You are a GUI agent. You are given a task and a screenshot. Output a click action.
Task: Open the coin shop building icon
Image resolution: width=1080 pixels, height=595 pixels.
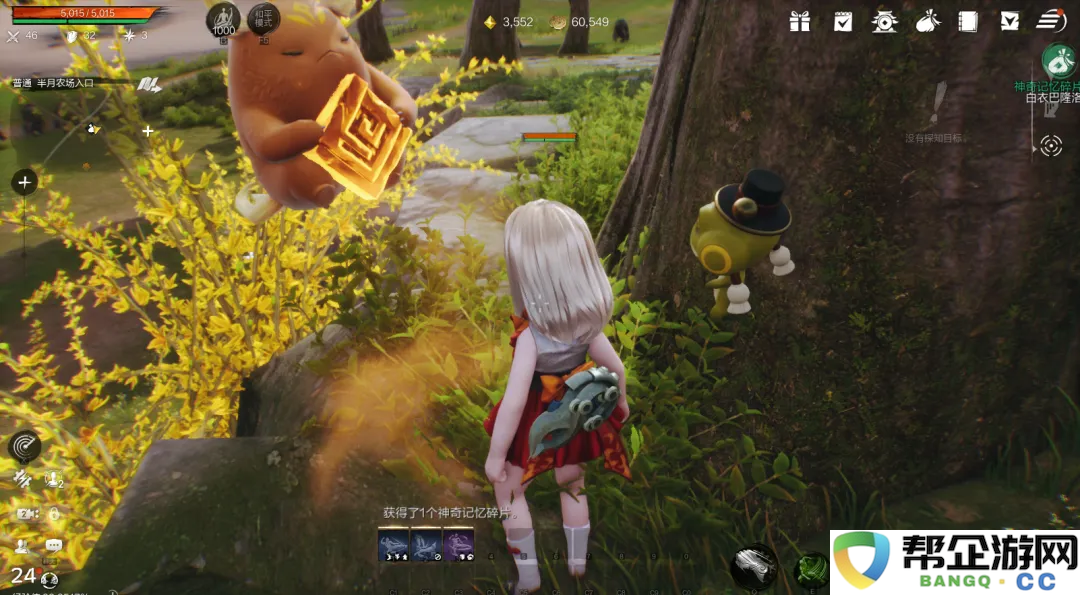pos(884,21)
